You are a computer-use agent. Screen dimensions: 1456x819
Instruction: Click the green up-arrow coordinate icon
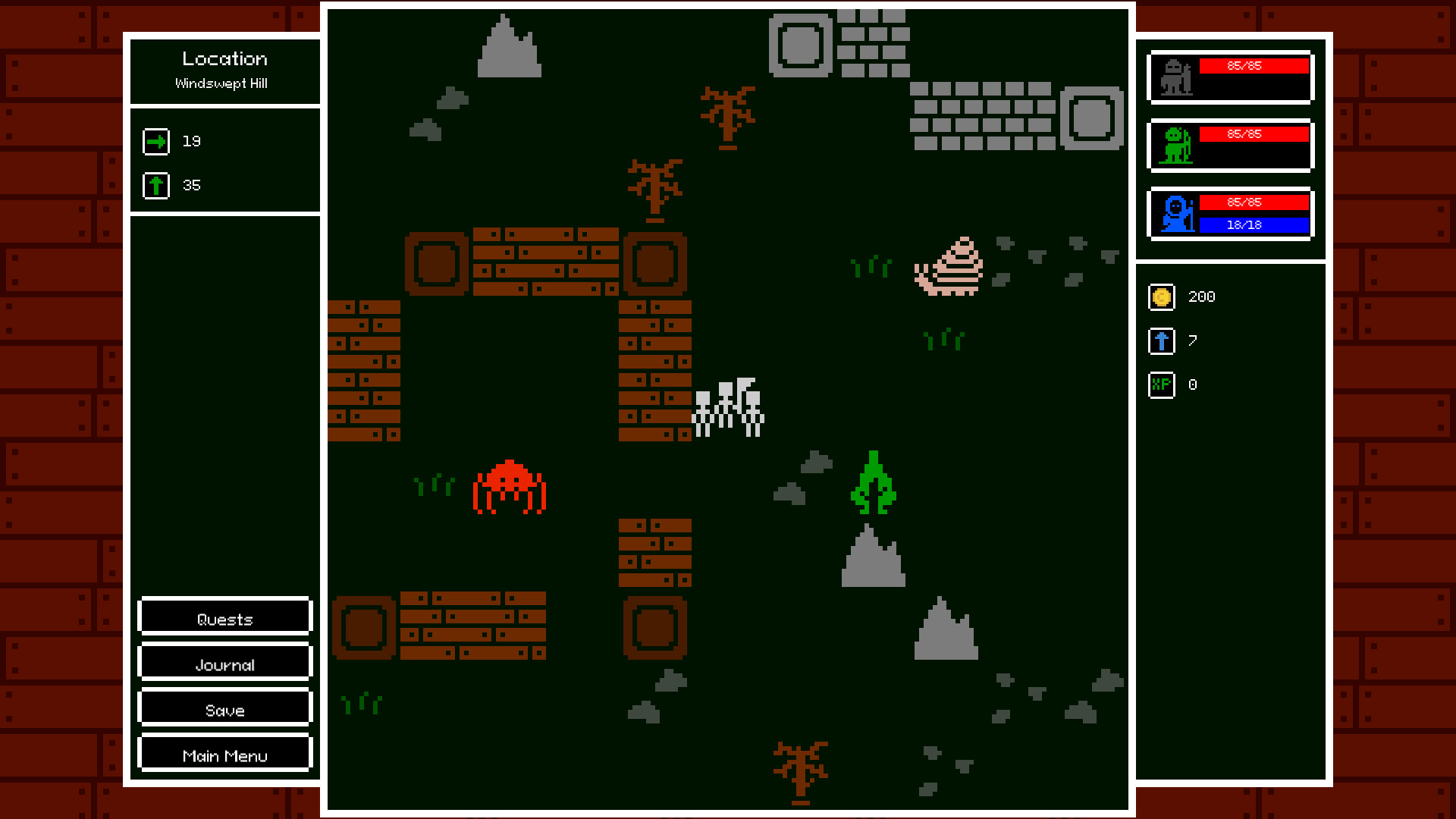[155, 184]
